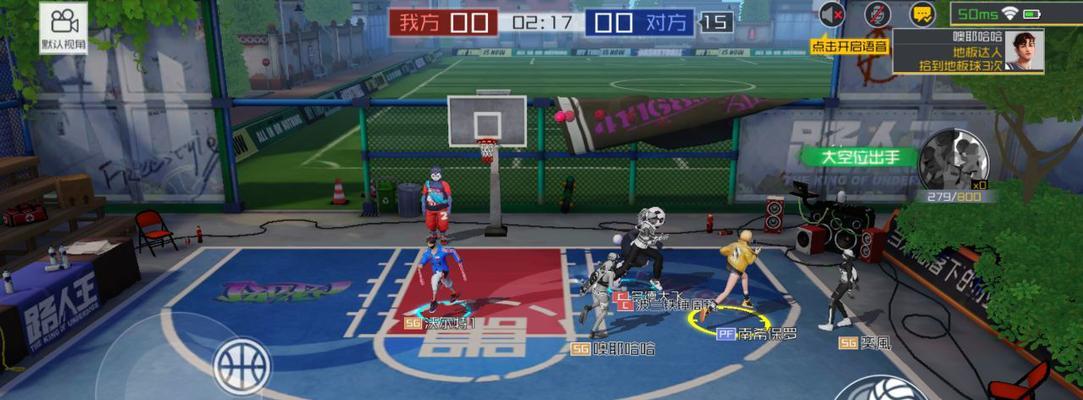Toggle the crossed-out microphone icon
Screen dimensions: 1083x400
click(877, 14)
